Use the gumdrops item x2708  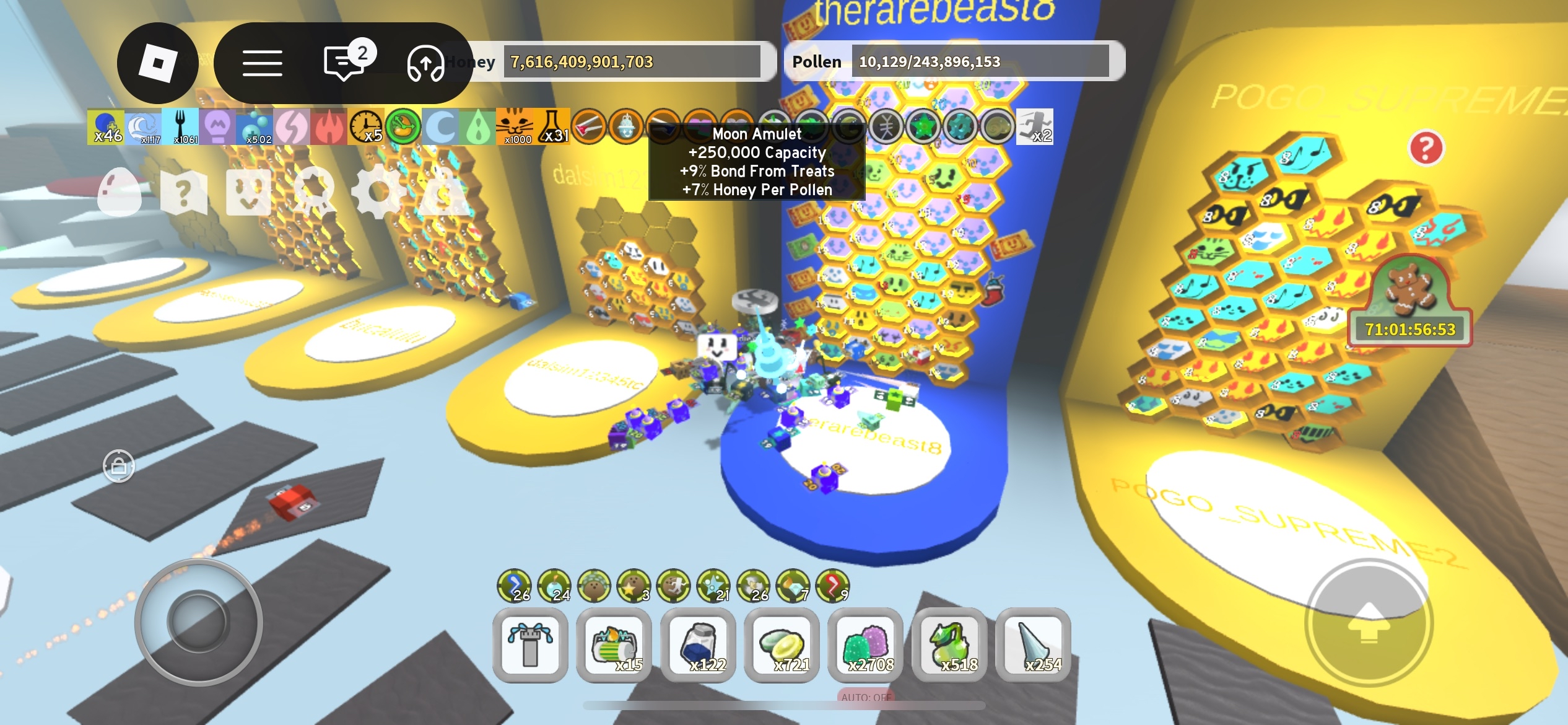865,646
